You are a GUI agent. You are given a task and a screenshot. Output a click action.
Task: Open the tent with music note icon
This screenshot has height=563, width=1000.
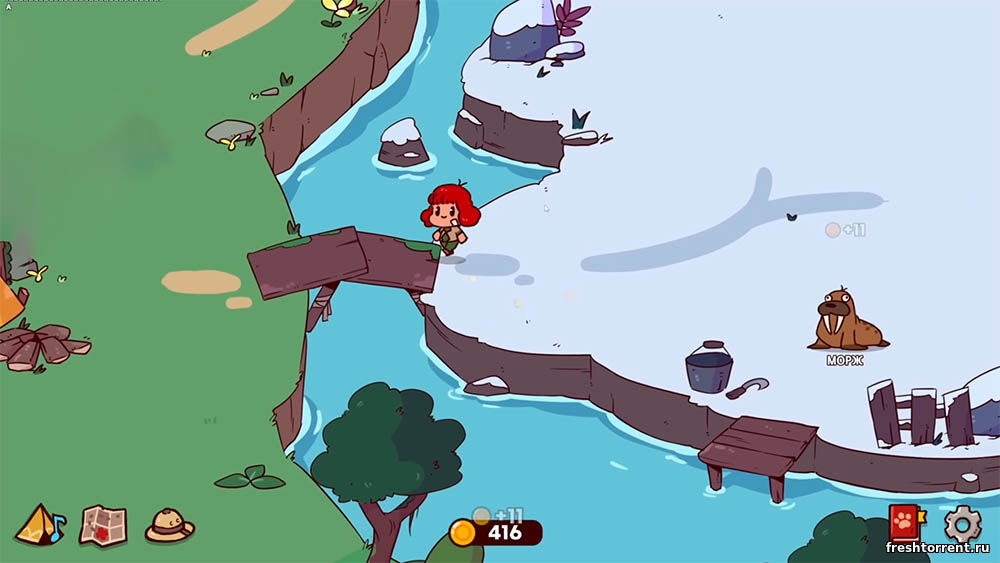click(40, 523)
